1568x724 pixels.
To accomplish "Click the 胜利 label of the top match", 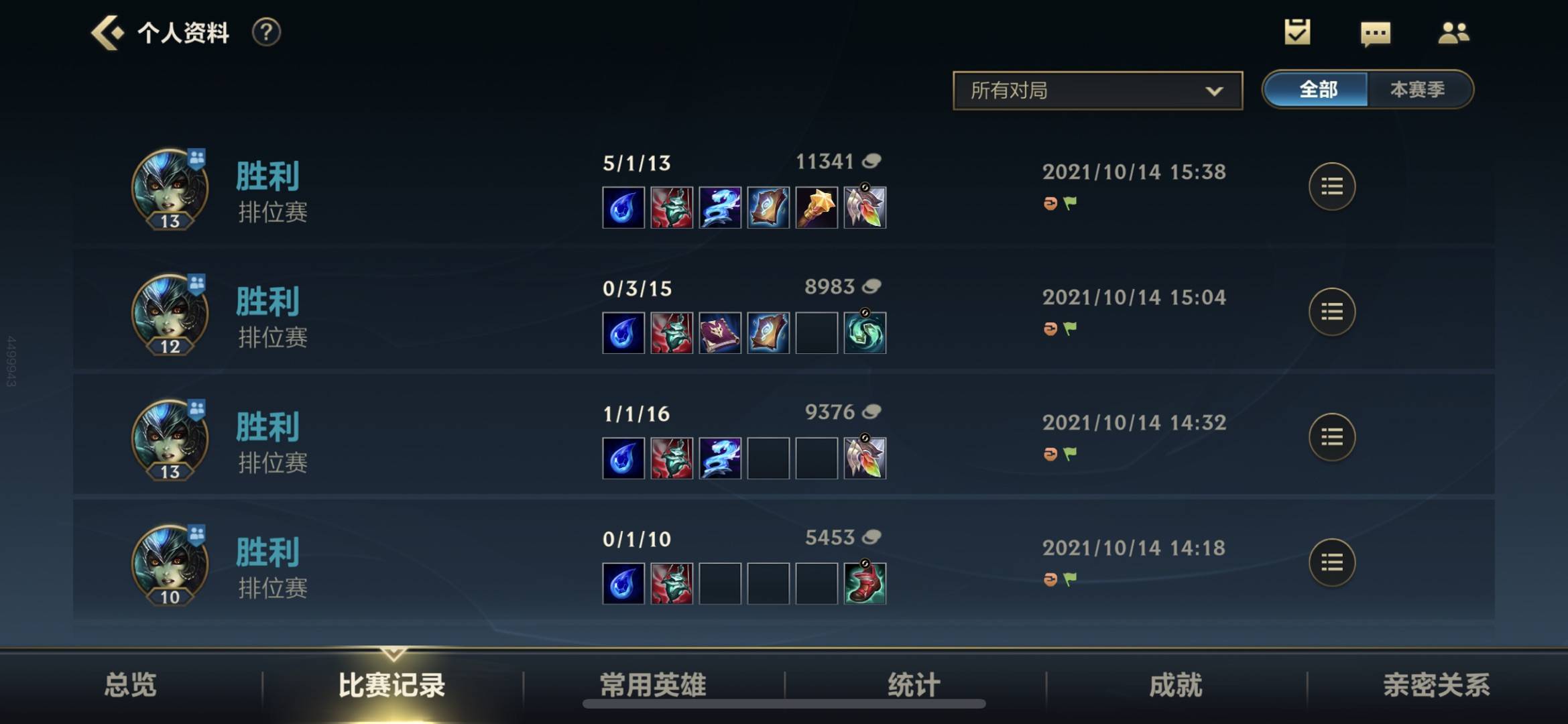I will pos(267,173).
